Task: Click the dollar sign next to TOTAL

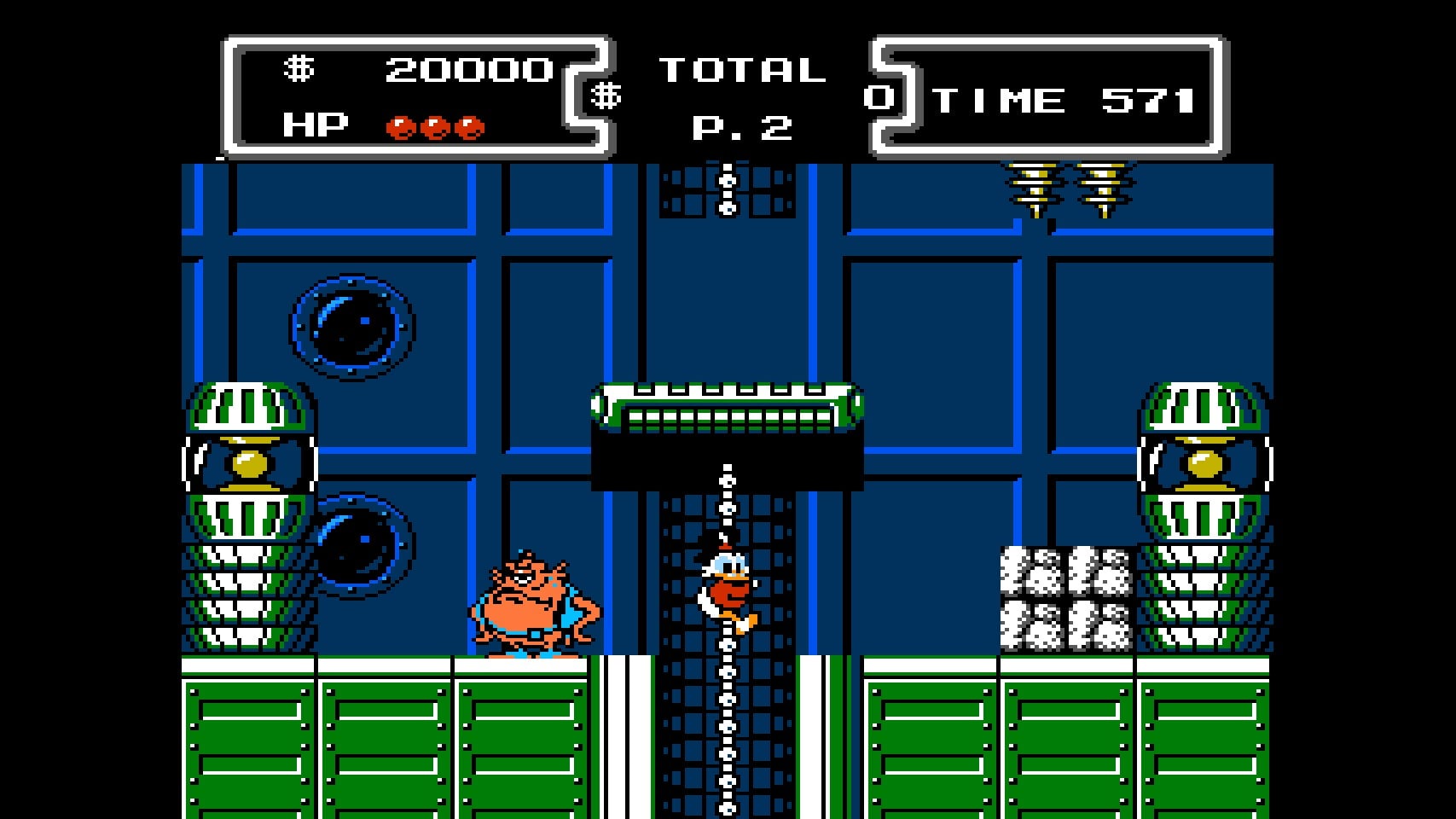Action: (607, 96)
